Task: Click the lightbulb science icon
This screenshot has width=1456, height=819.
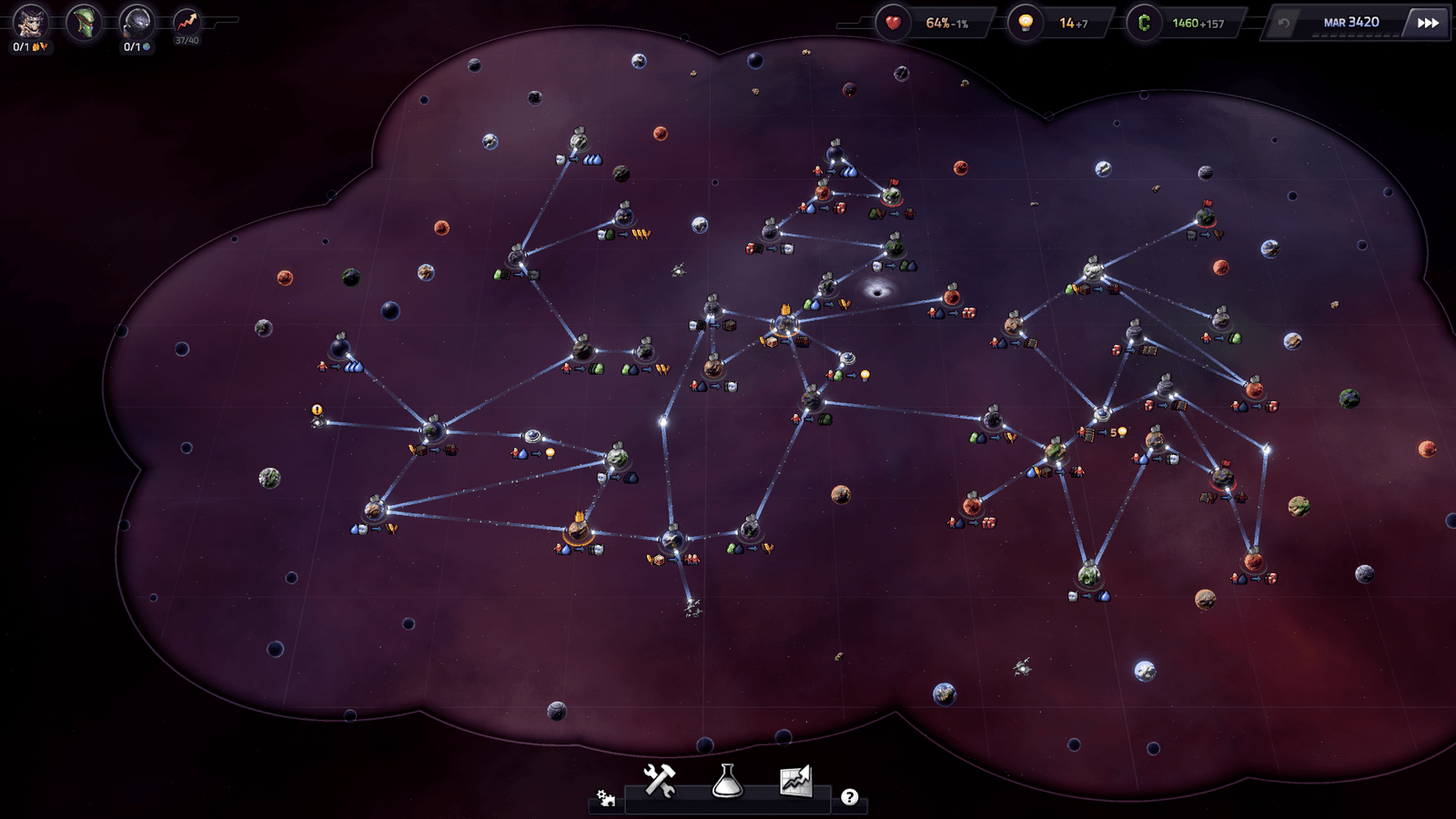Action: [1026, 23]
